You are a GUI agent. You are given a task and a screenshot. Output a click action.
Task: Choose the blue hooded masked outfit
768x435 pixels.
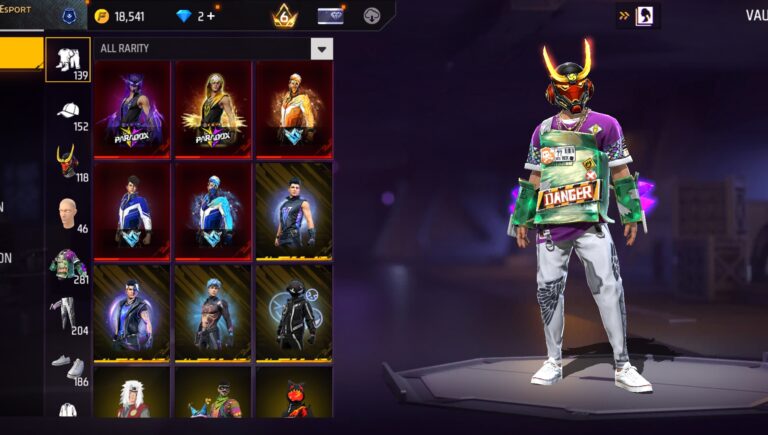212,210
